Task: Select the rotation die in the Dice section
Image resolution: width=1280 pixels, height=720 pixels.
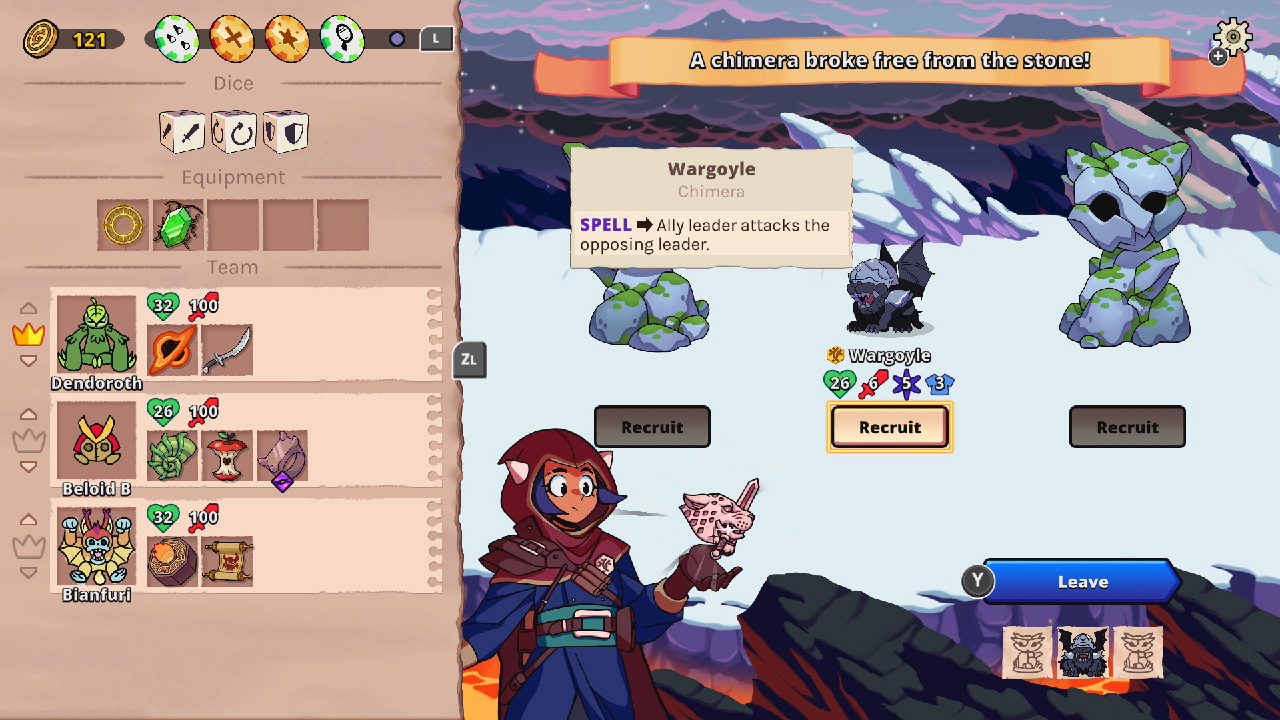Action: [x=233, y=130]
